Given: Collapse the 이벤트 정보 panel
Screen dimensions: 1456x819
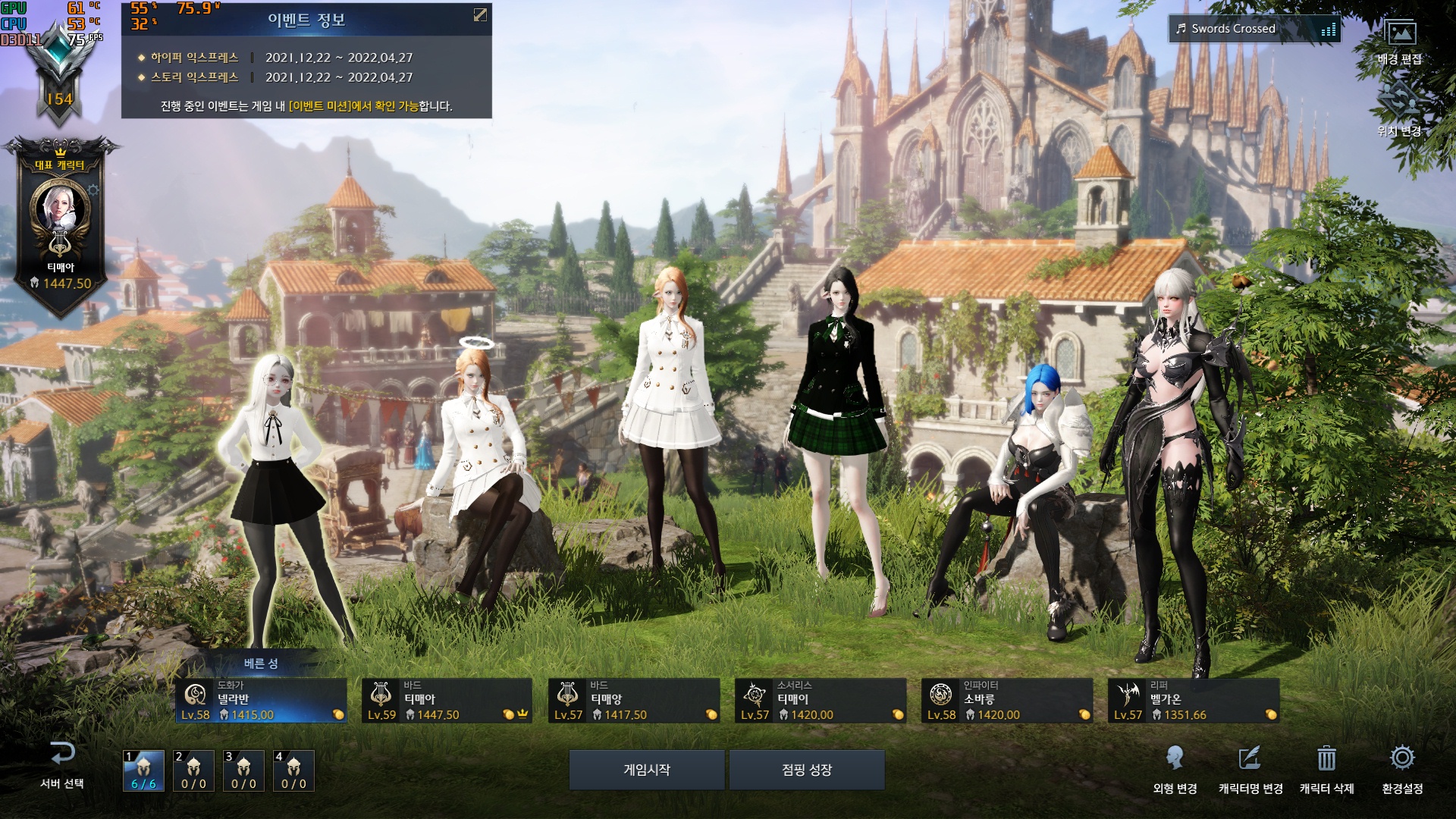Looking at the screenshot, I should click(x=480, y=15).
